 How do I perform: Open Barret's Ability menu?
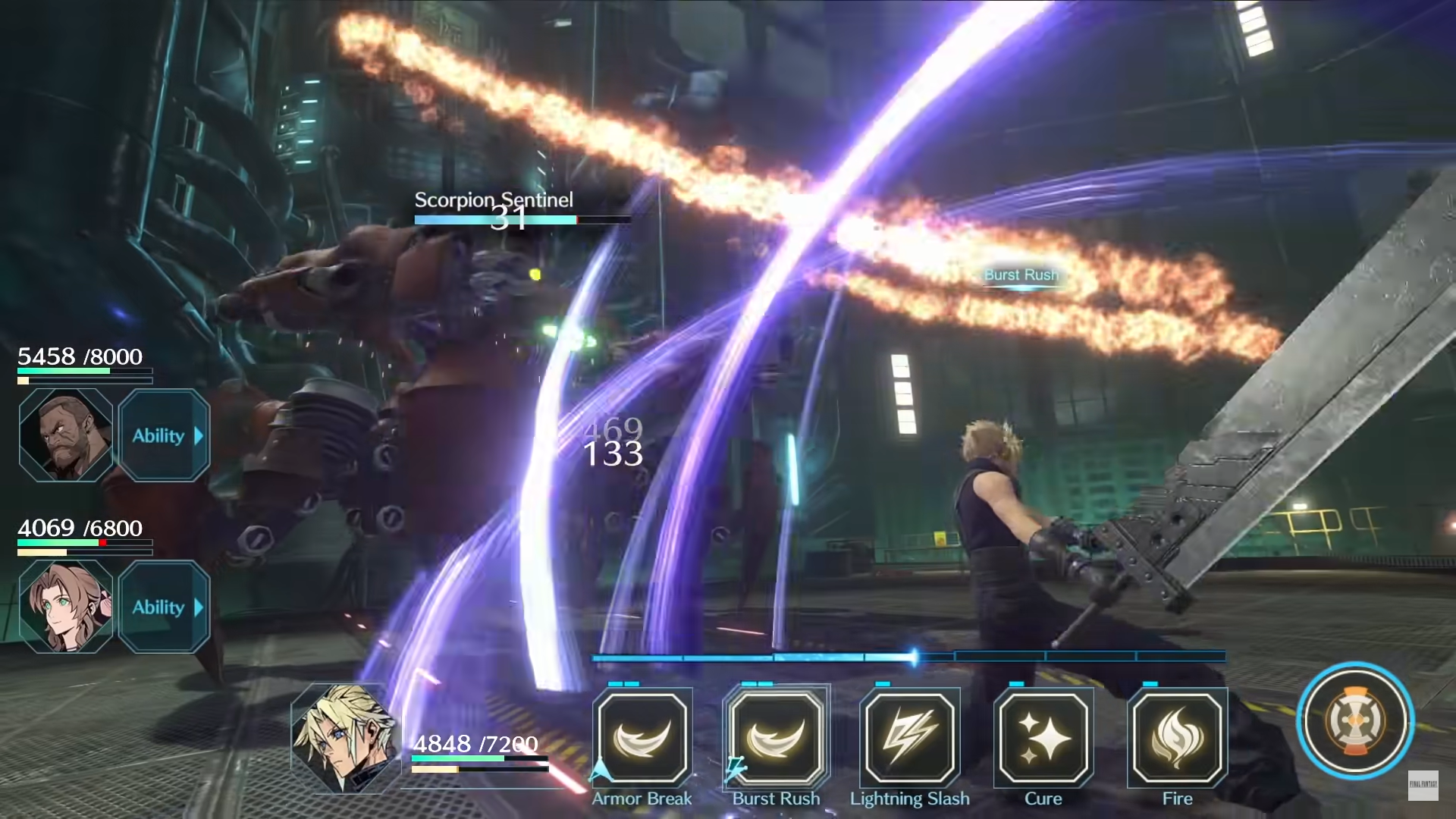[x=164, y=435]
